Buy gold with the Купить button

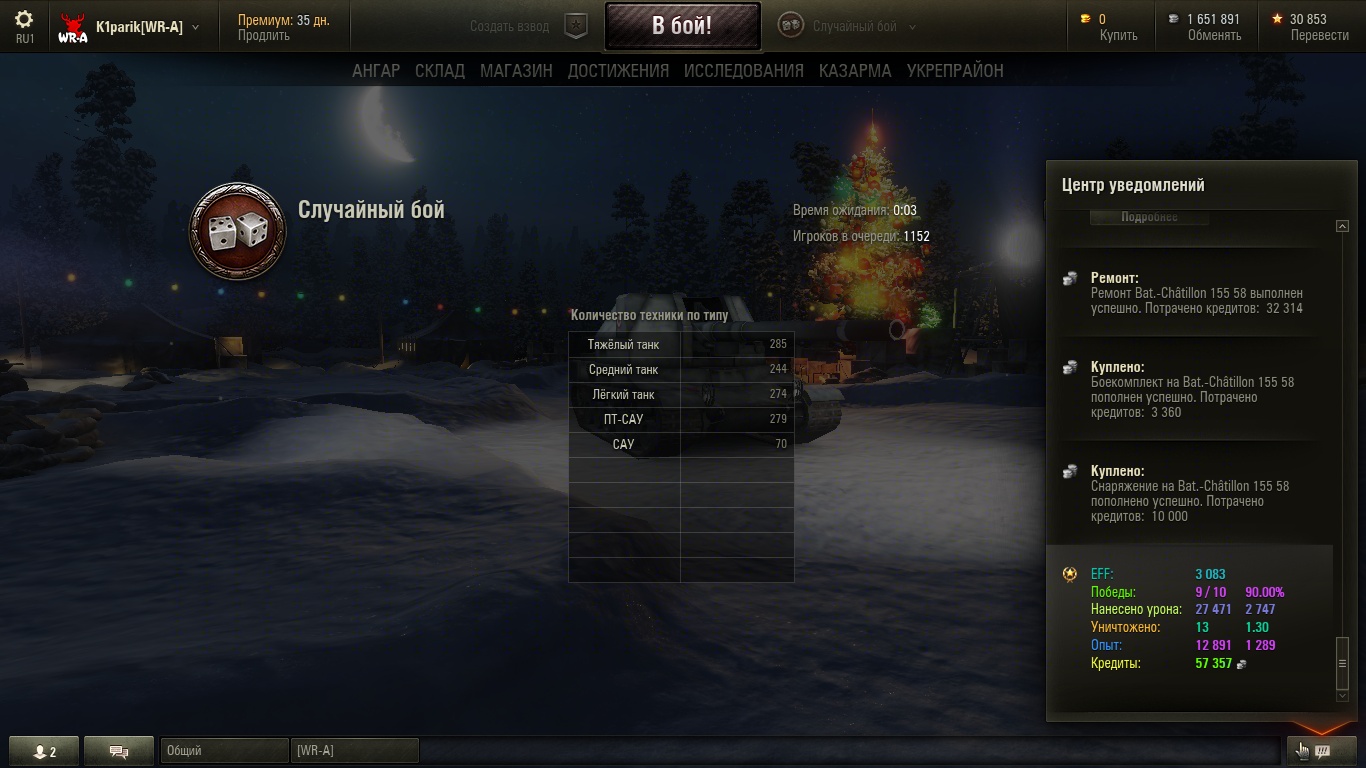click(1118, 36)
